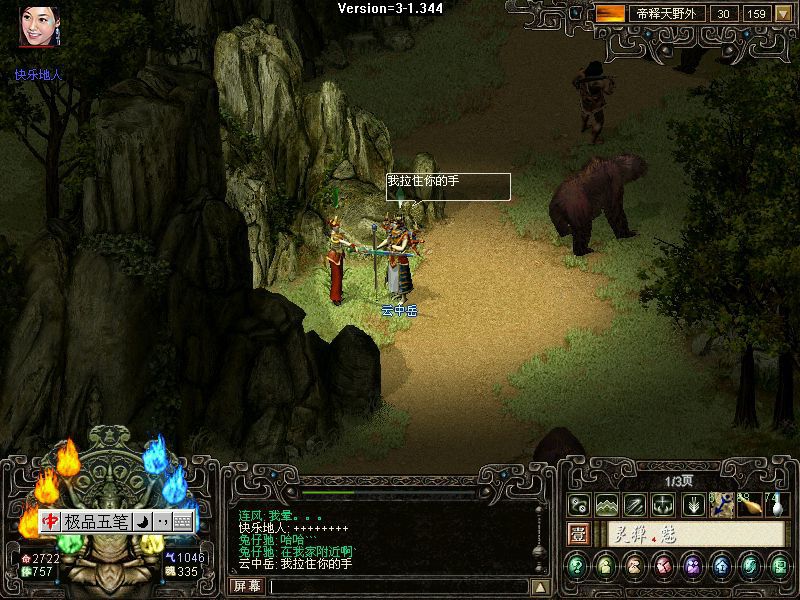Use the white porcelain vase item
Image resolution: width=800 pixels, height=600 pixels.
tap(776, 505)
